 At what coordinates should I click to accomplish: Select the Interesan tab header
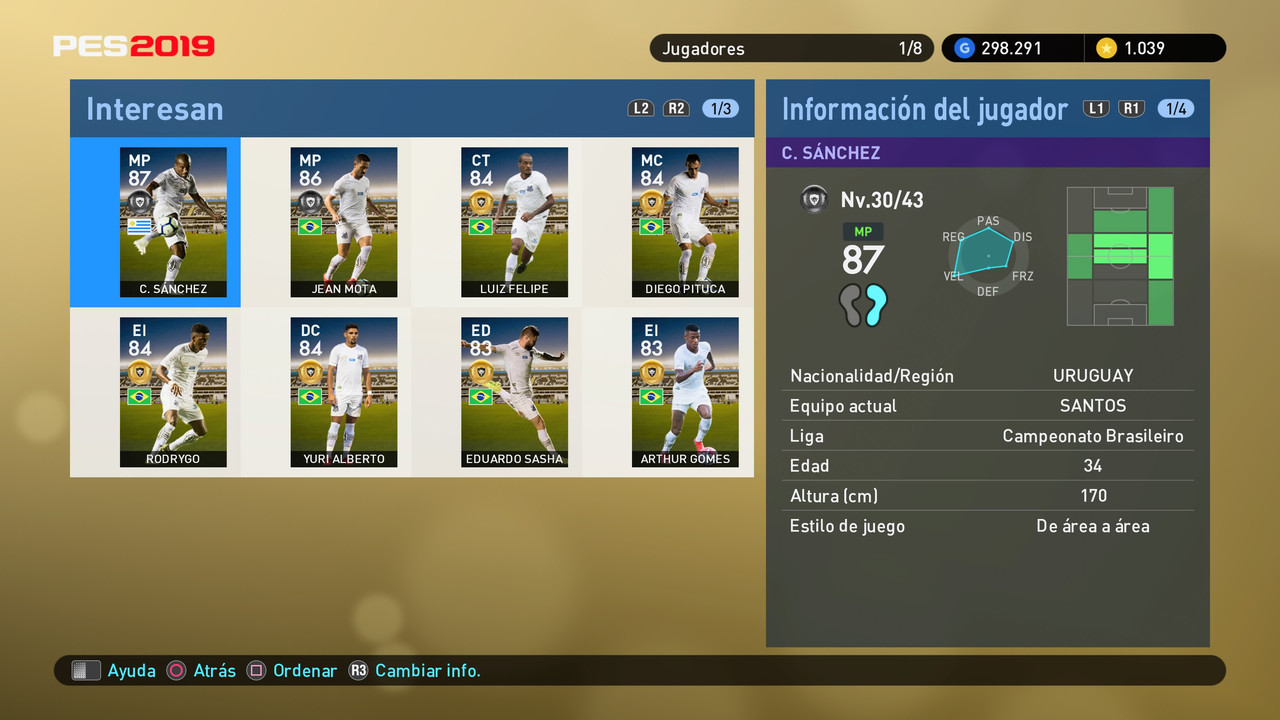click(x=154, y=108)
